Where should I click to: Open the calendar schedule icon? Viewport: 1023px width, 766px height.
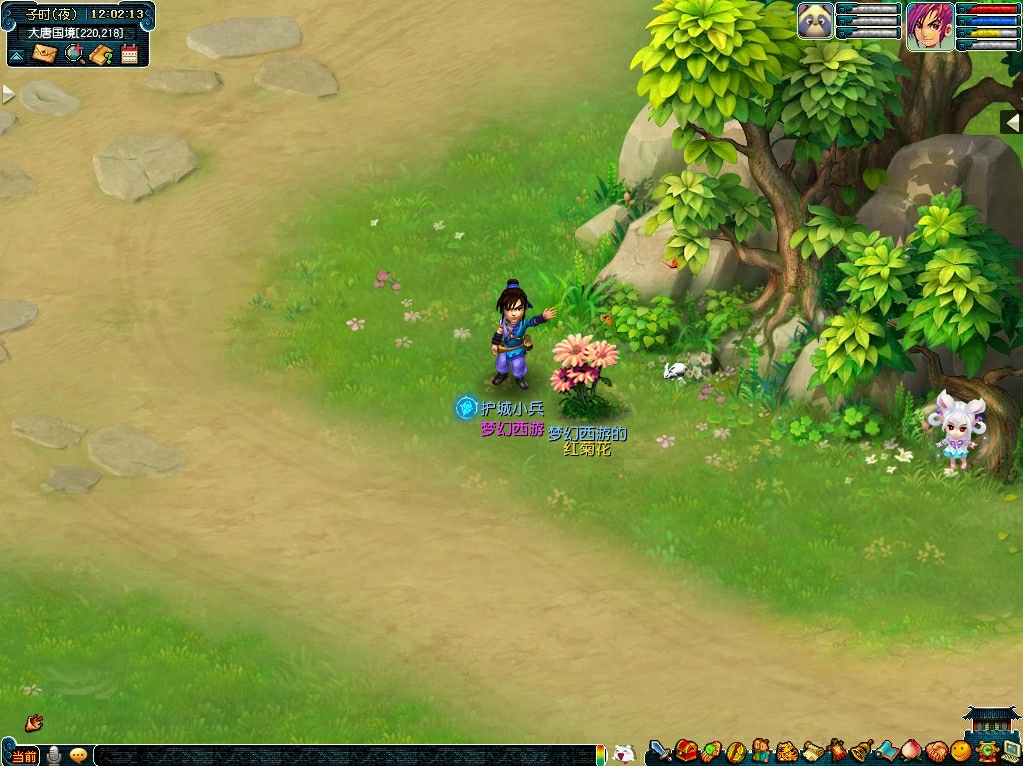129,54
